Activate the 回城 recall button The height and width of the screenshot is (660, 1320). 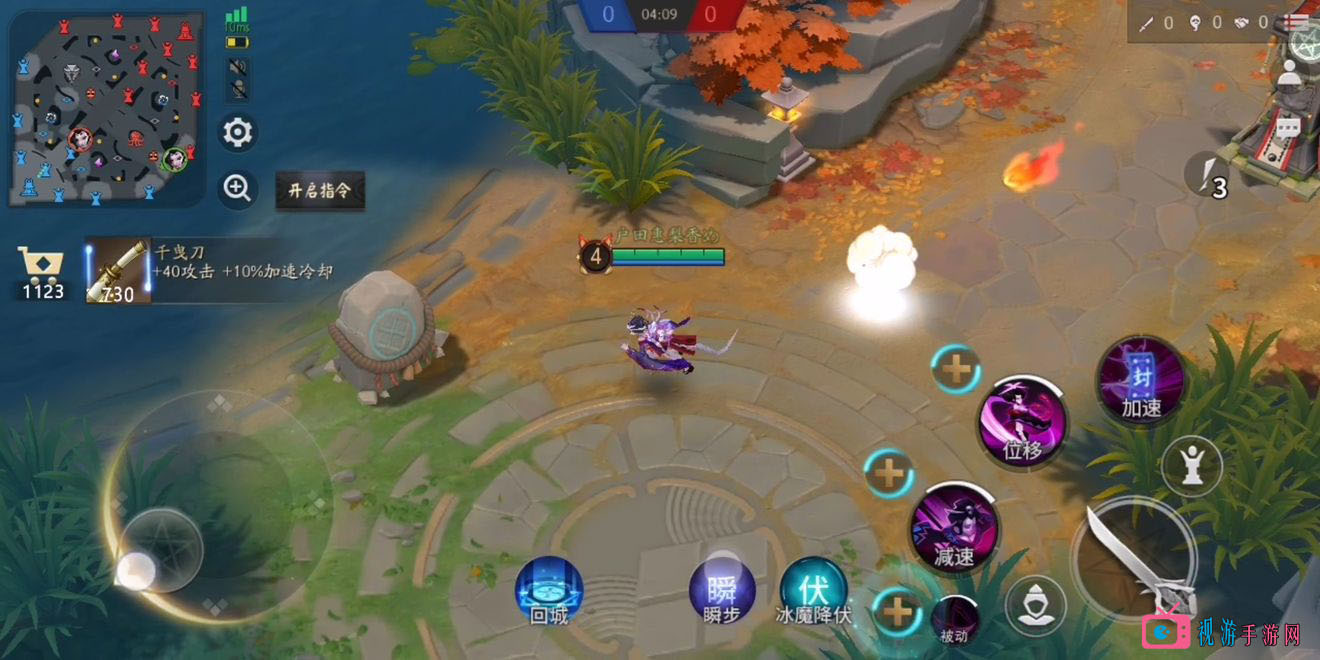click(548, 591)
